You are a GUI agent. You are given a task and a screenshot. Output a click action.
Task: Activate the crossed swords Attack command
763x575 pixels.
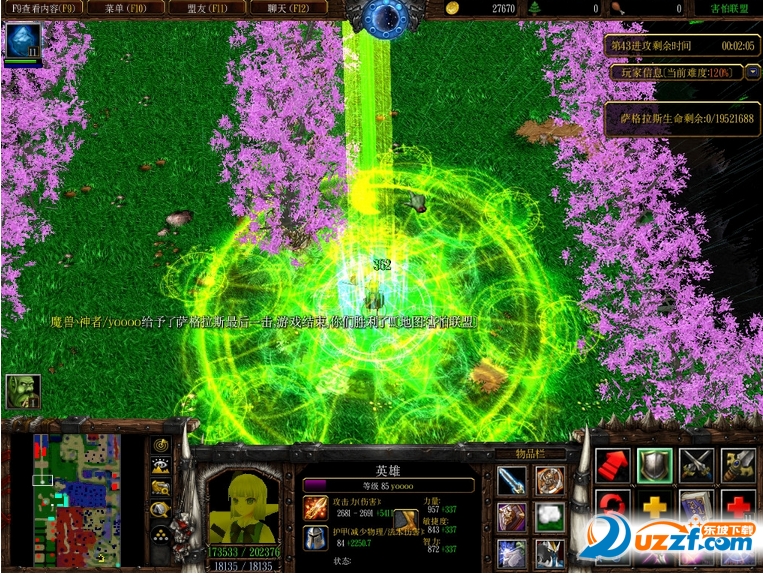pos(696,466)
